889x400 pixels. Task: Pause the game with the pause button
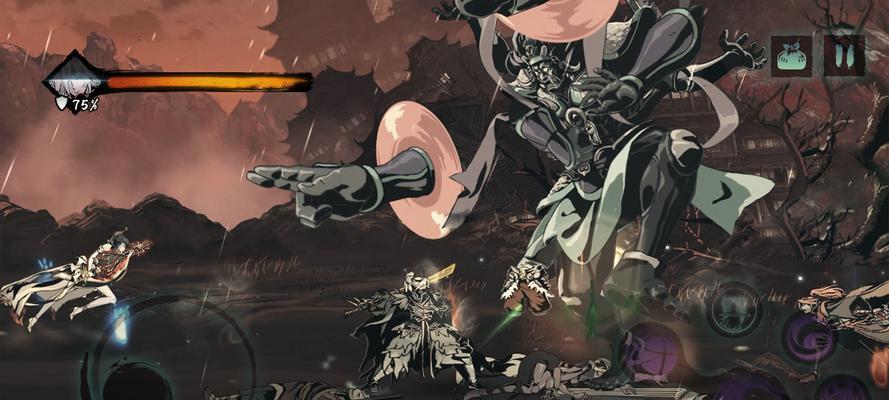pyautogui.click(x=844, y=56)
